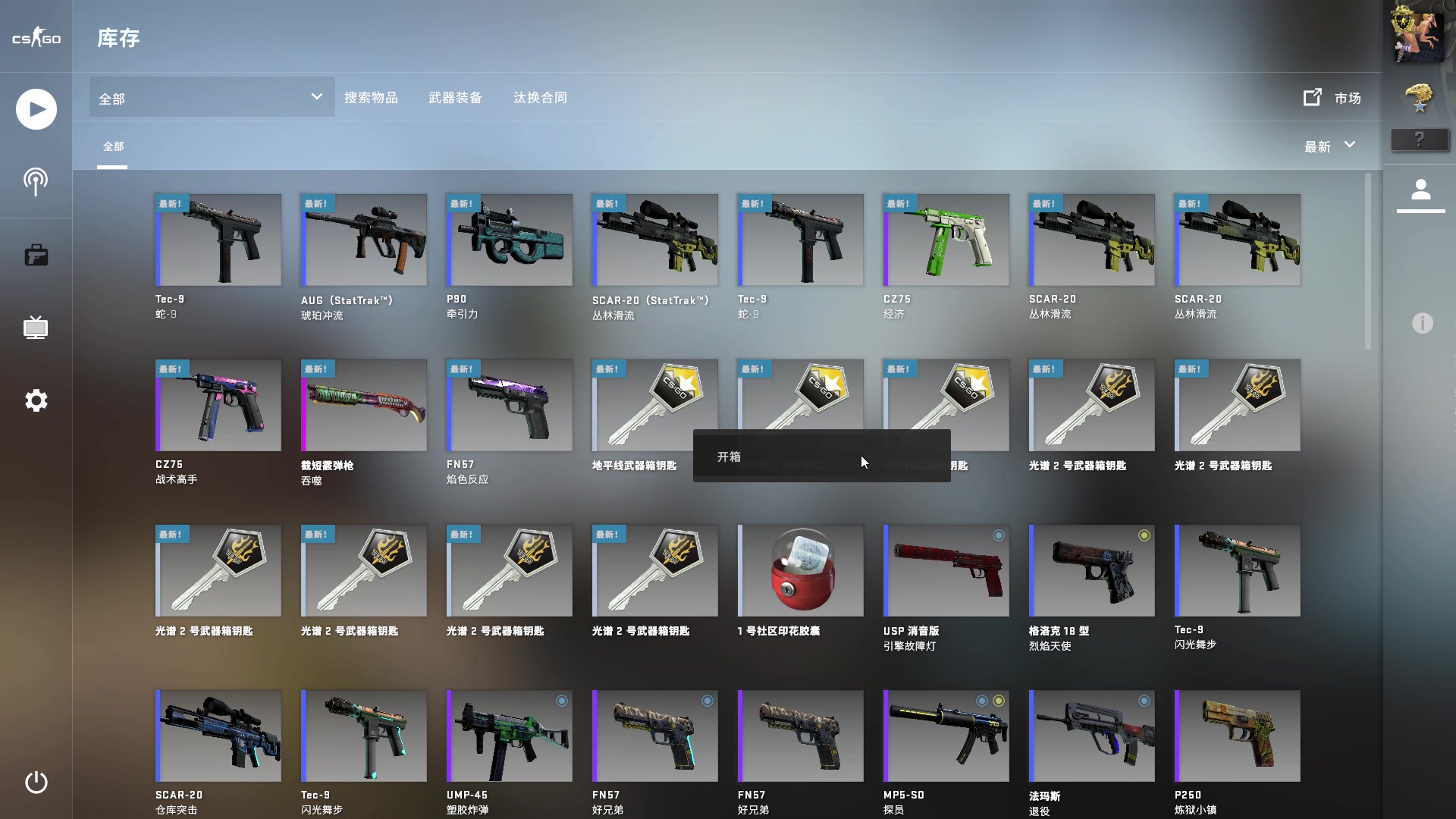
Task: Click the info icon on the right edge
Action: coord(1422,324)
